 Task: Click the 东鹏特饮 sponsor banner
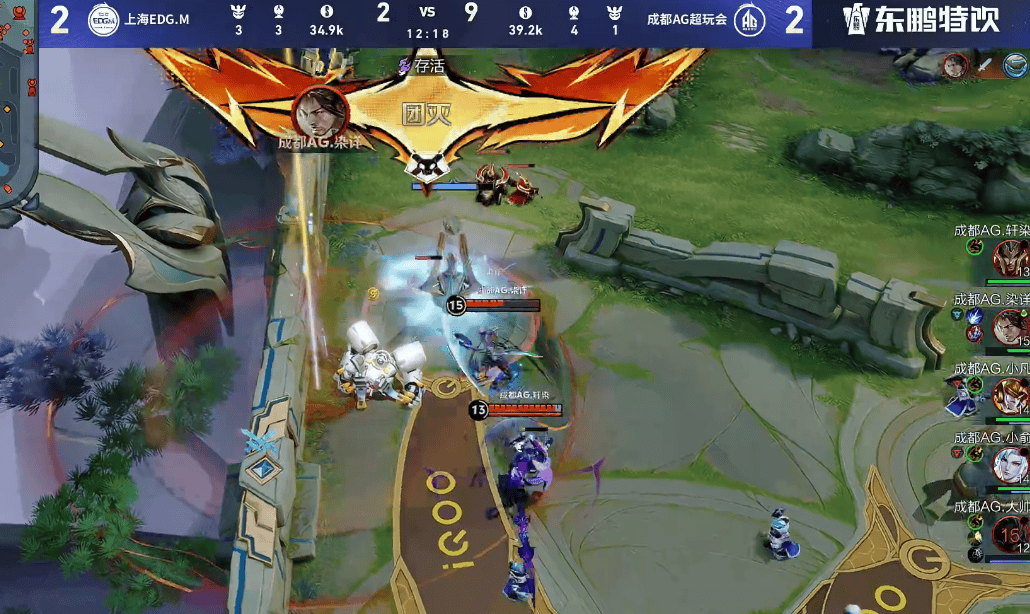click(x=921, y=20)
